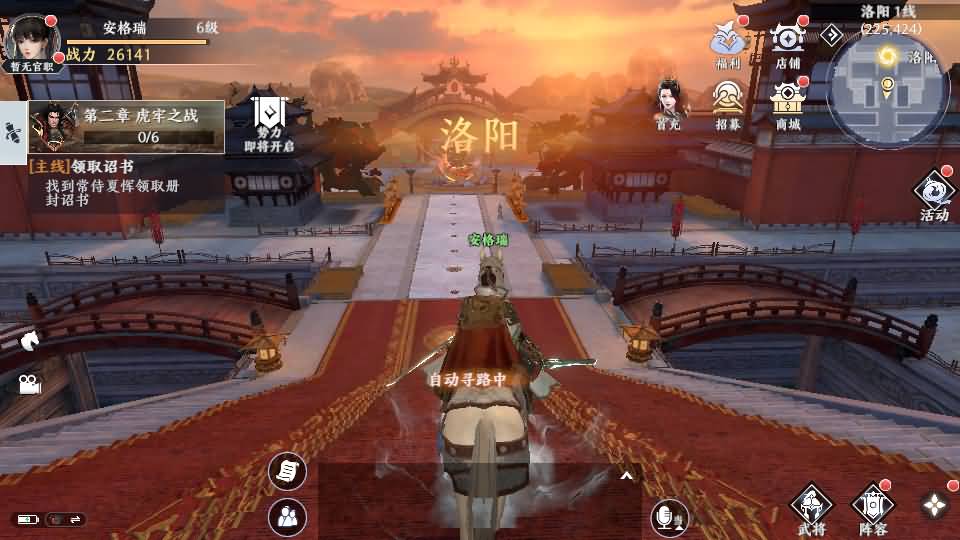The height and width of the screenshot is (540, 960).
Task: Open the 店铺 shop icon
Action: [788, 43]
